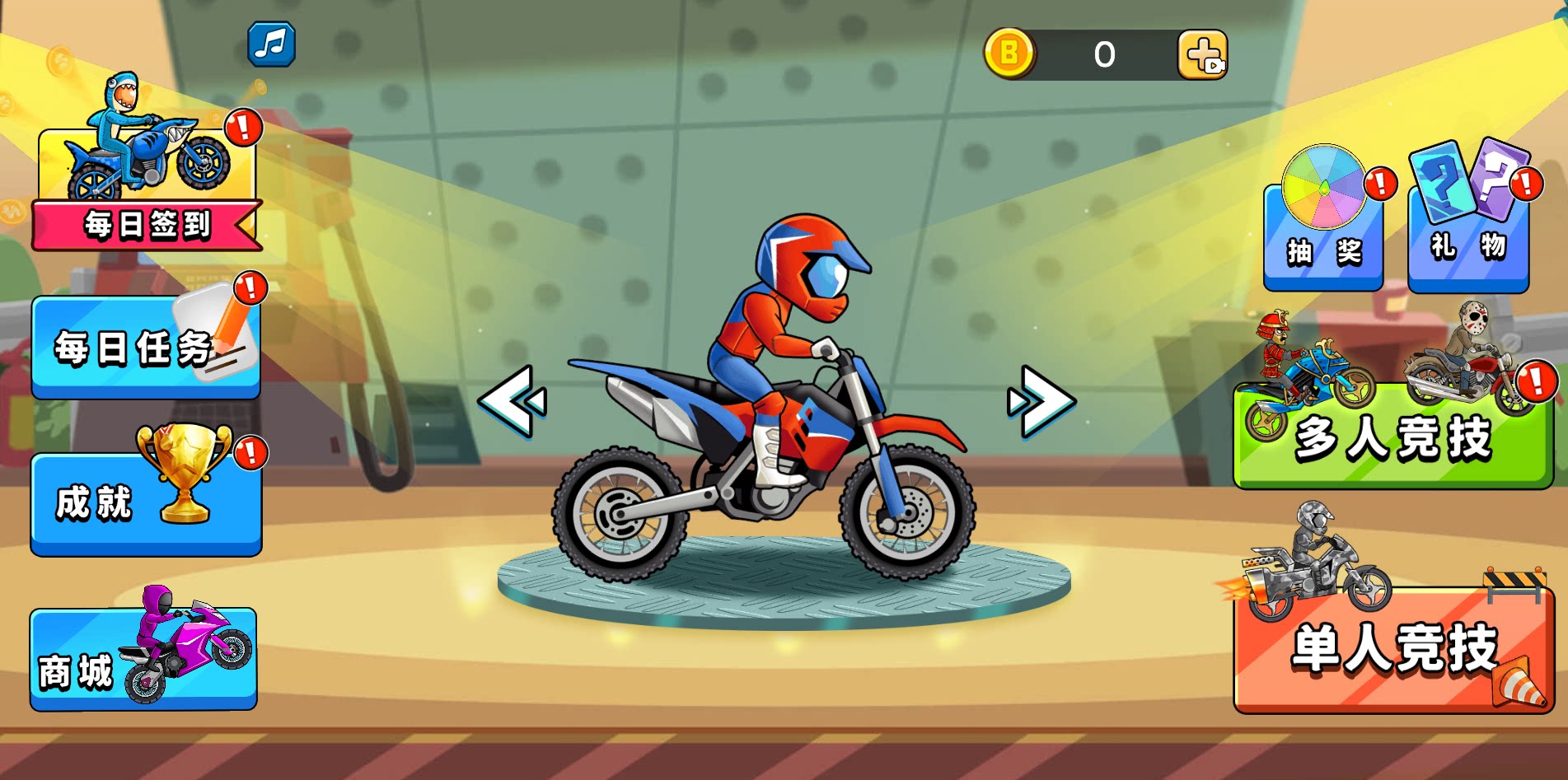Screen dimensions: 1568x780
Task: Open the daily sign-in (每日签到) panel
Action: [x=147, y=189]
